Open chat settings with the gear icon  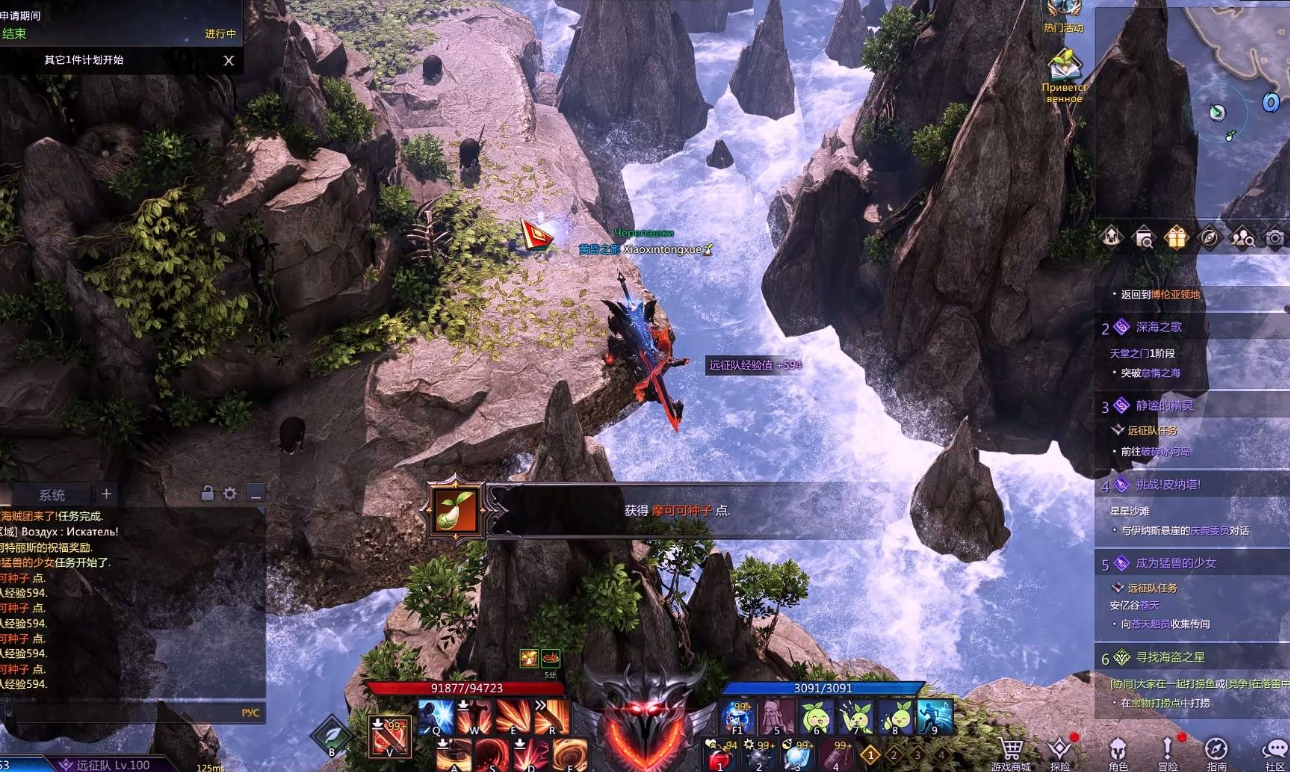pyautogui.click(x=230, y=493)
